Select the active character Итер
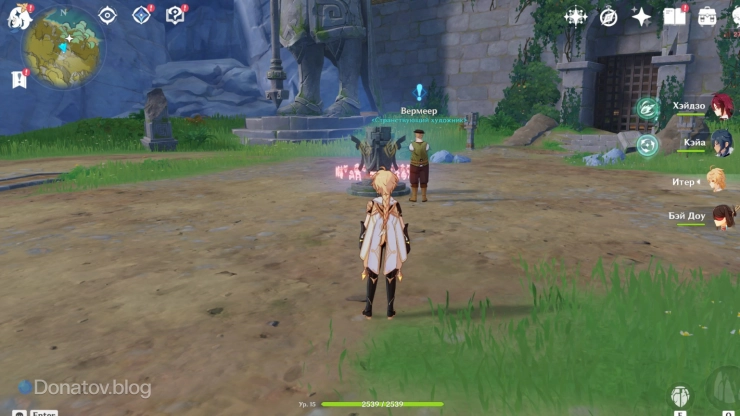This screenshot has height=416, width=740. tap(716, 181)
